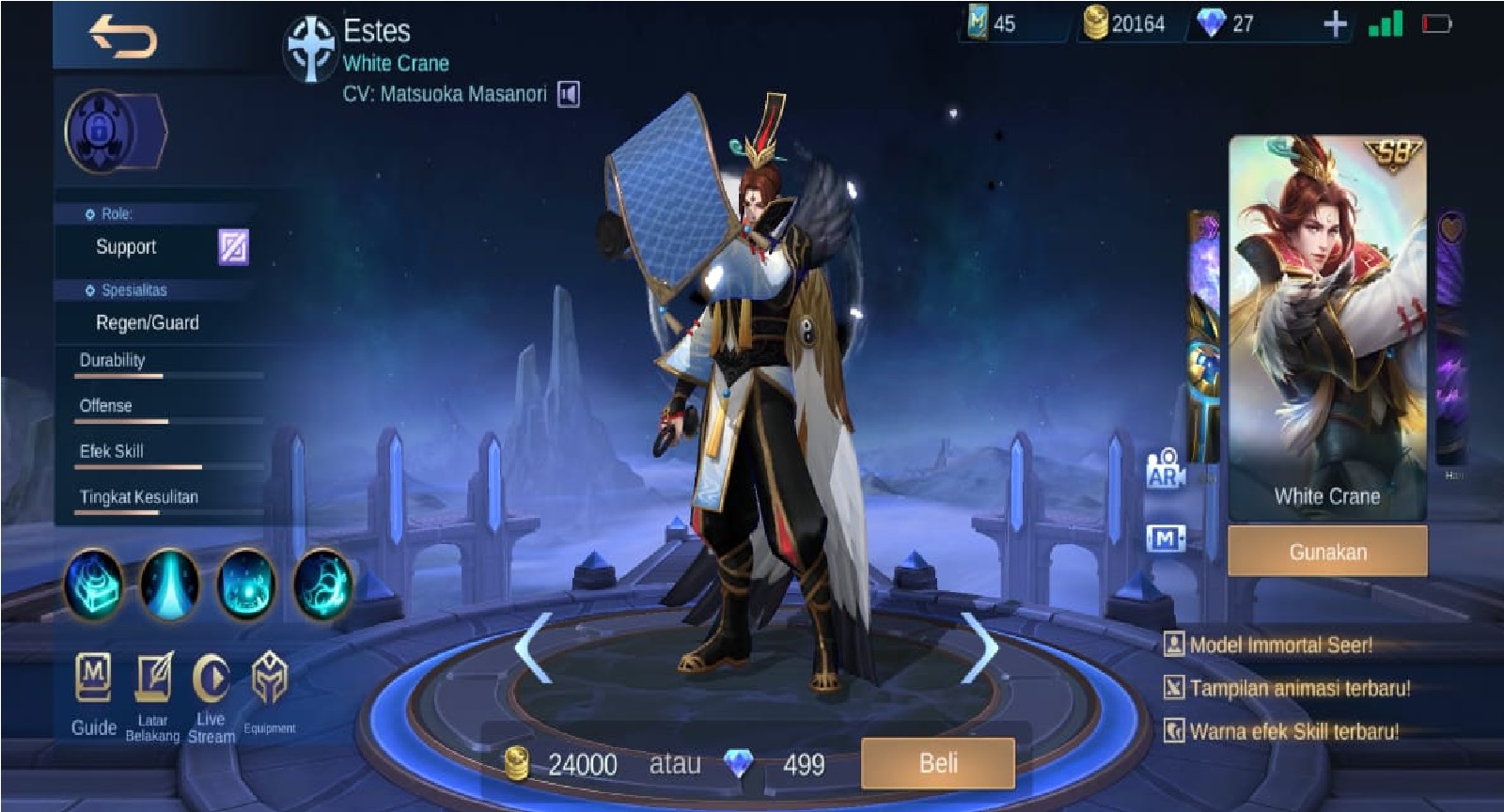Toggle the M badge below the AR icon

[x=1166, y=538]
